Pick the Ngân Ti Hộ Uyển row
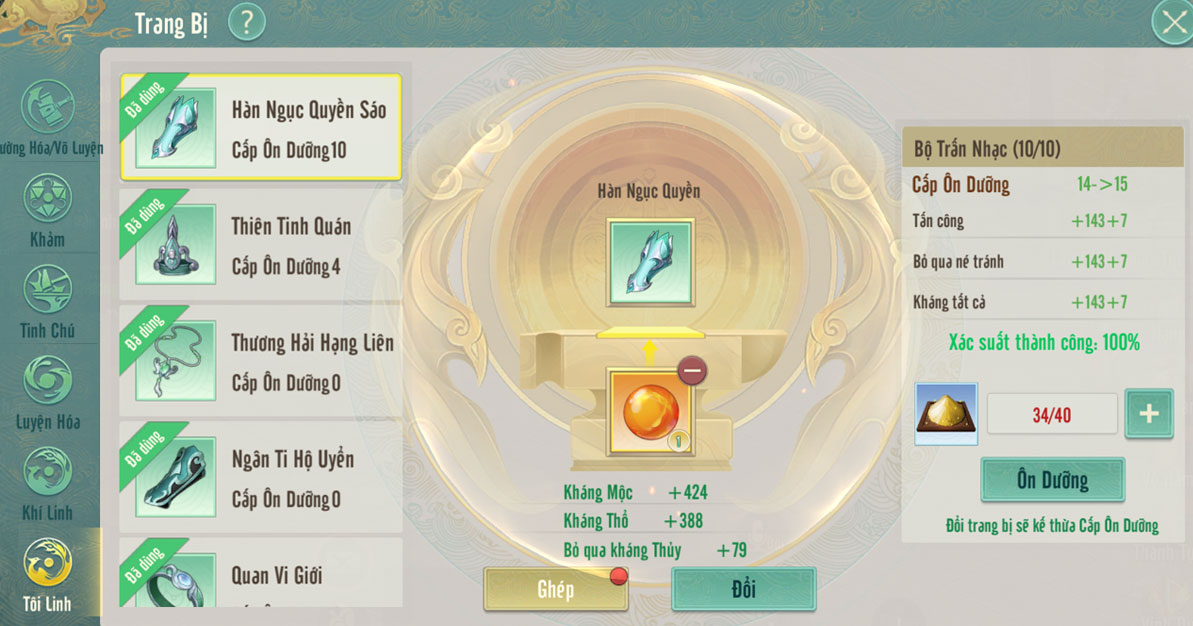The height and width of the screenshot is (626, 1193). click(x=260, y=477)
